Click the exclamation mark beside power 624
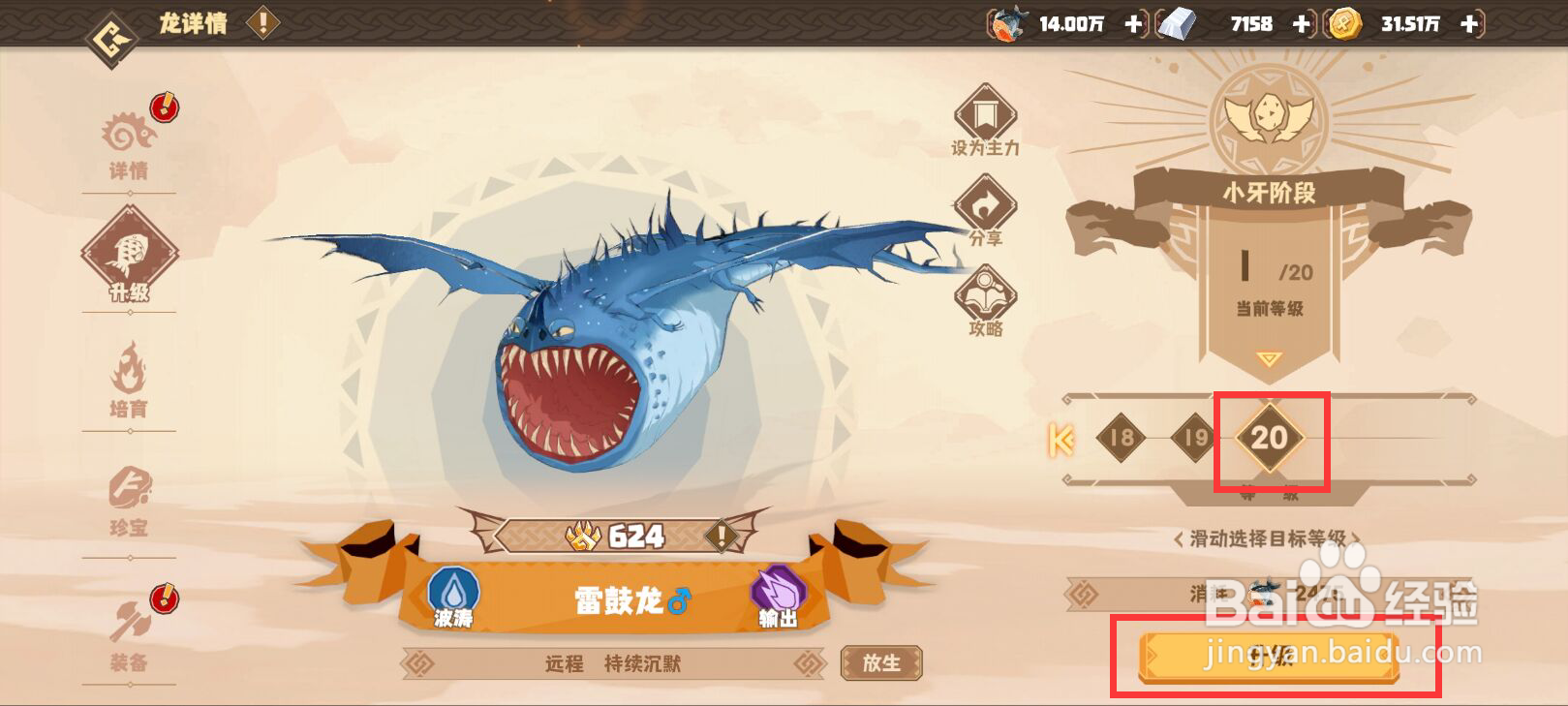This screenshot has width=1568, height=706. (721, 534)
